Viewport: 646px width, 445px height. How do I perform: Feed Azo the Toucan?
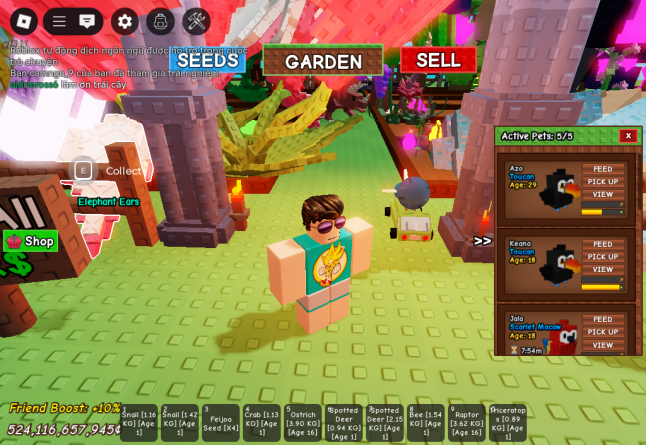point(603,169)
